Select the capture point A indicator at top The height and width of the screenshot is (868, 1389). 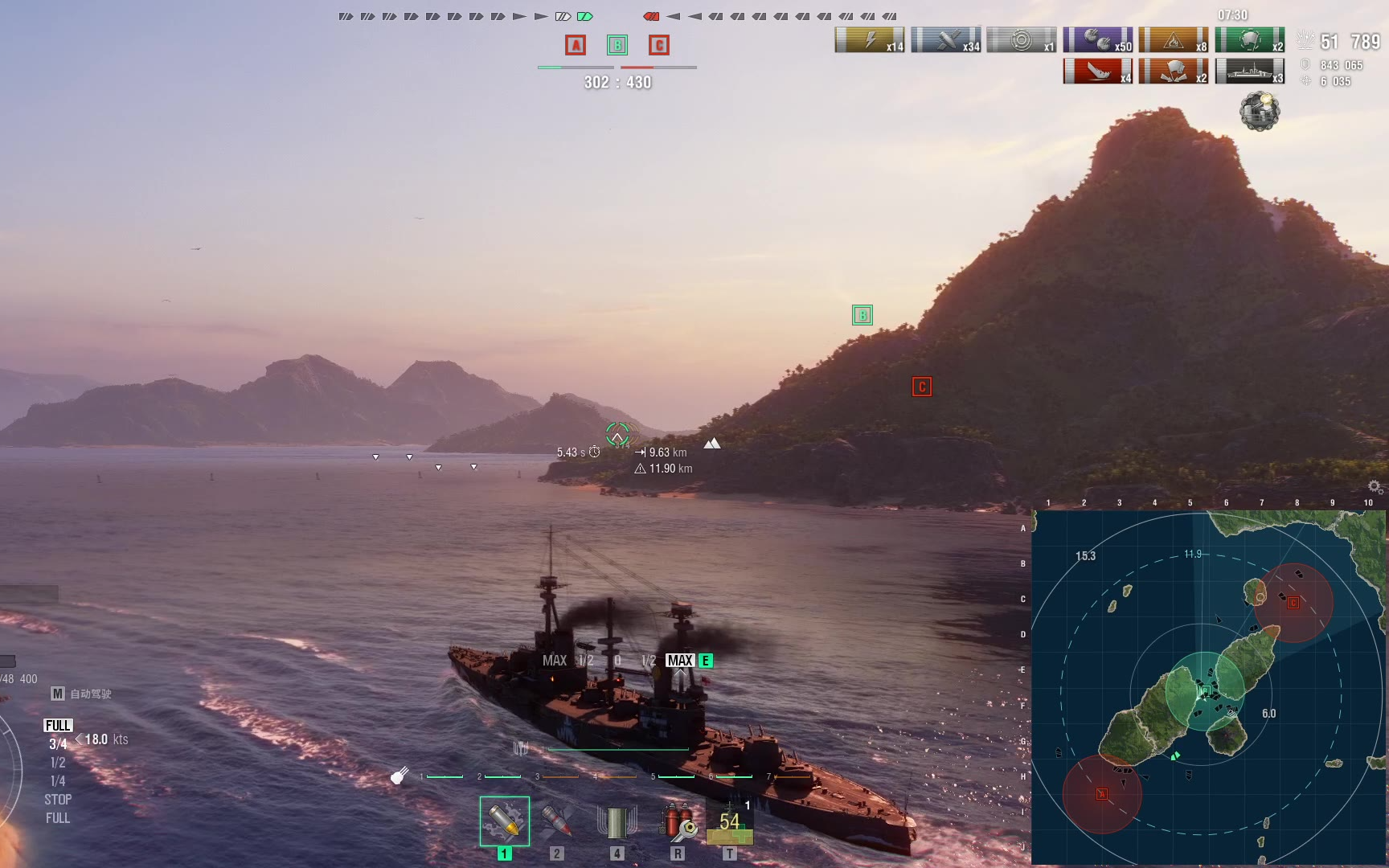(x=576, y=45)
